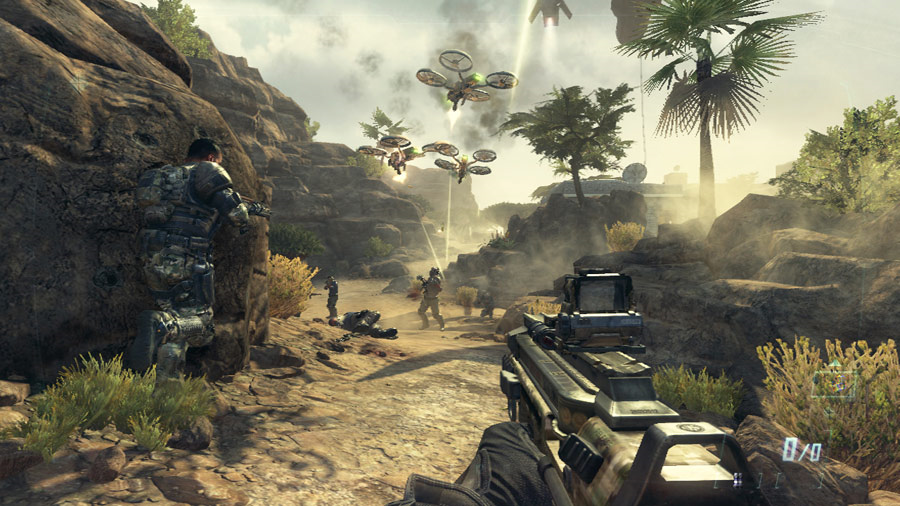900x506 pixels.
Task: Click the grenade count icon beside the weapon
Action: coord(737,479)
